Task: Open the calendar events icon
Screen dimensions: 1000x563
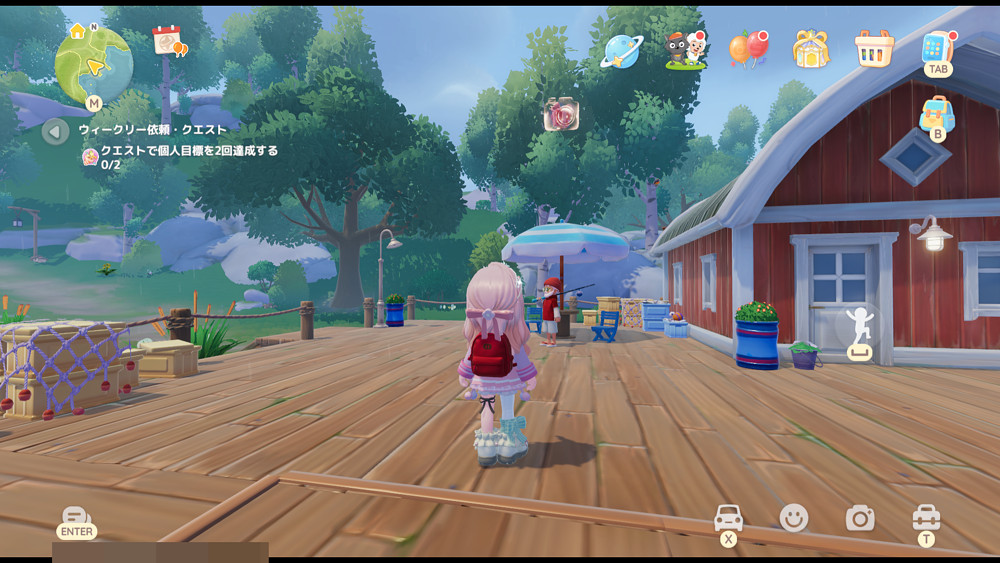Action: pyautogui.click(x=168, y=41)
